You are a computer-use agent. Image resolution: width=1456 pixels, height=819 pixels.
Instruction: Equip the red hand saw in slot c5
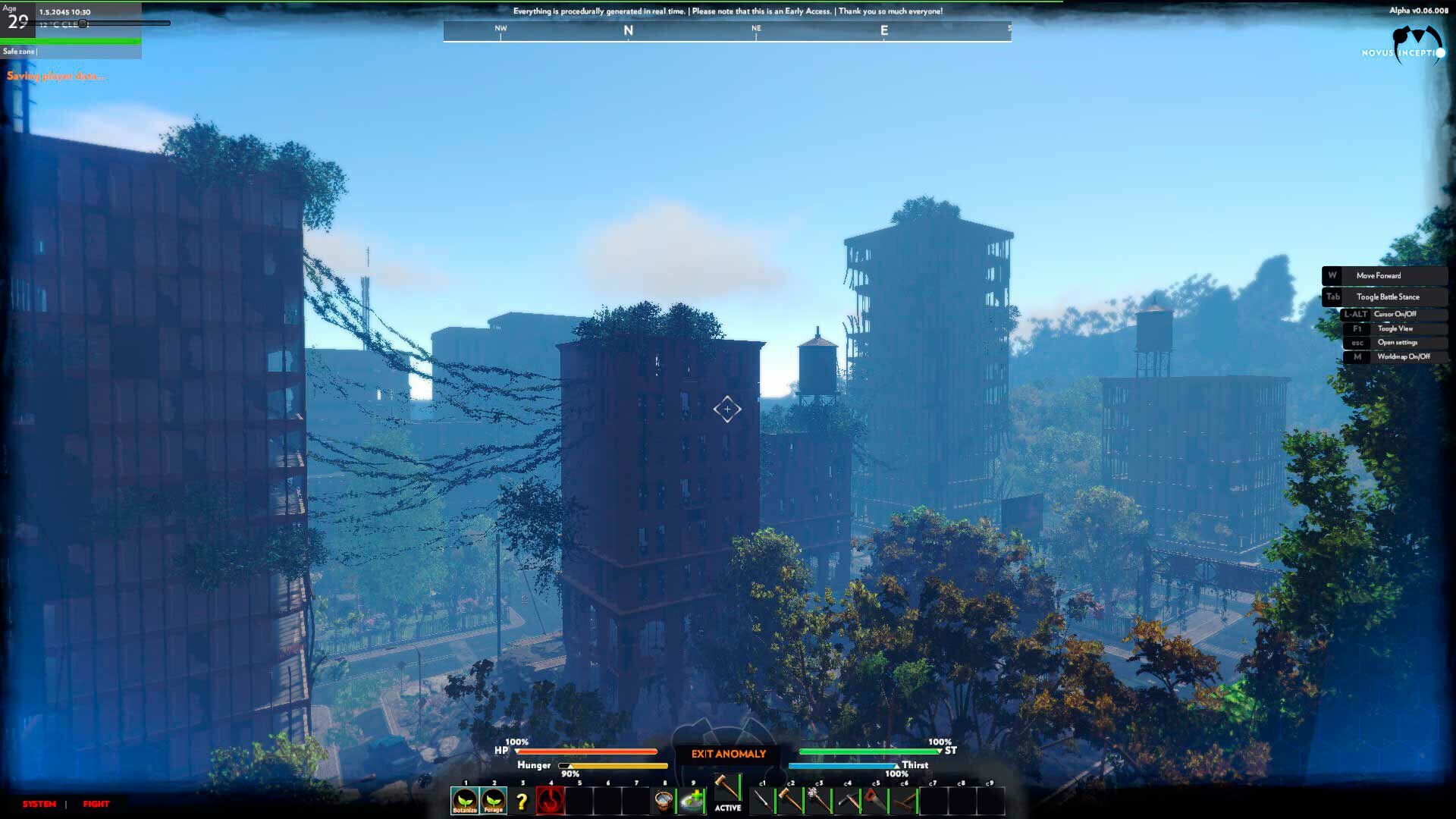tap(876, 801)
